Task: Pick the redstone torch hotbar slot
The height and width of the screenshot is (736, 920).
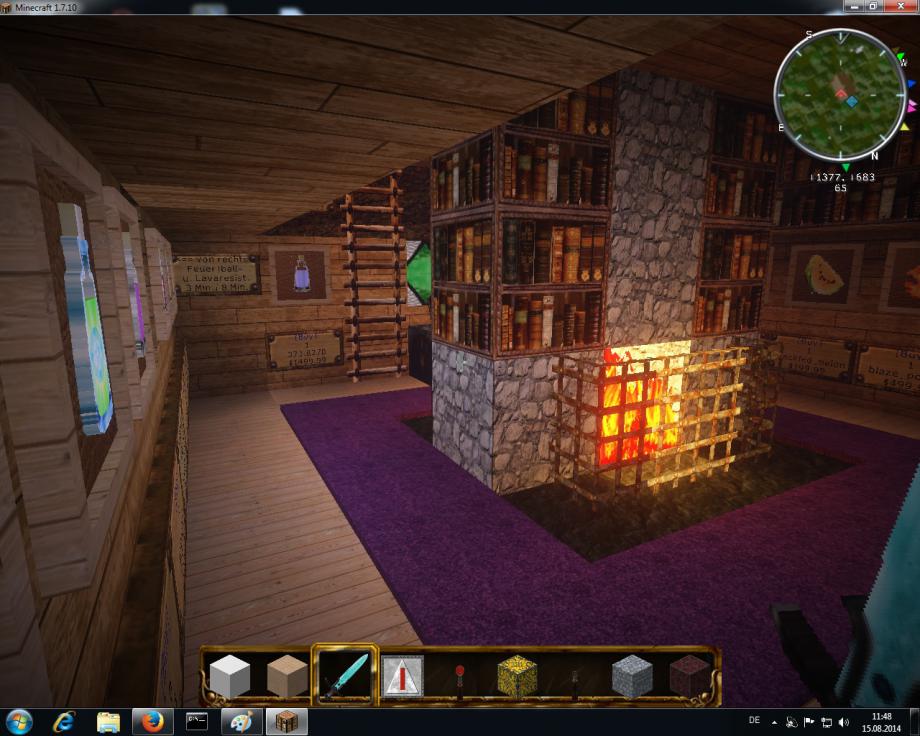Action: (459, 677)
